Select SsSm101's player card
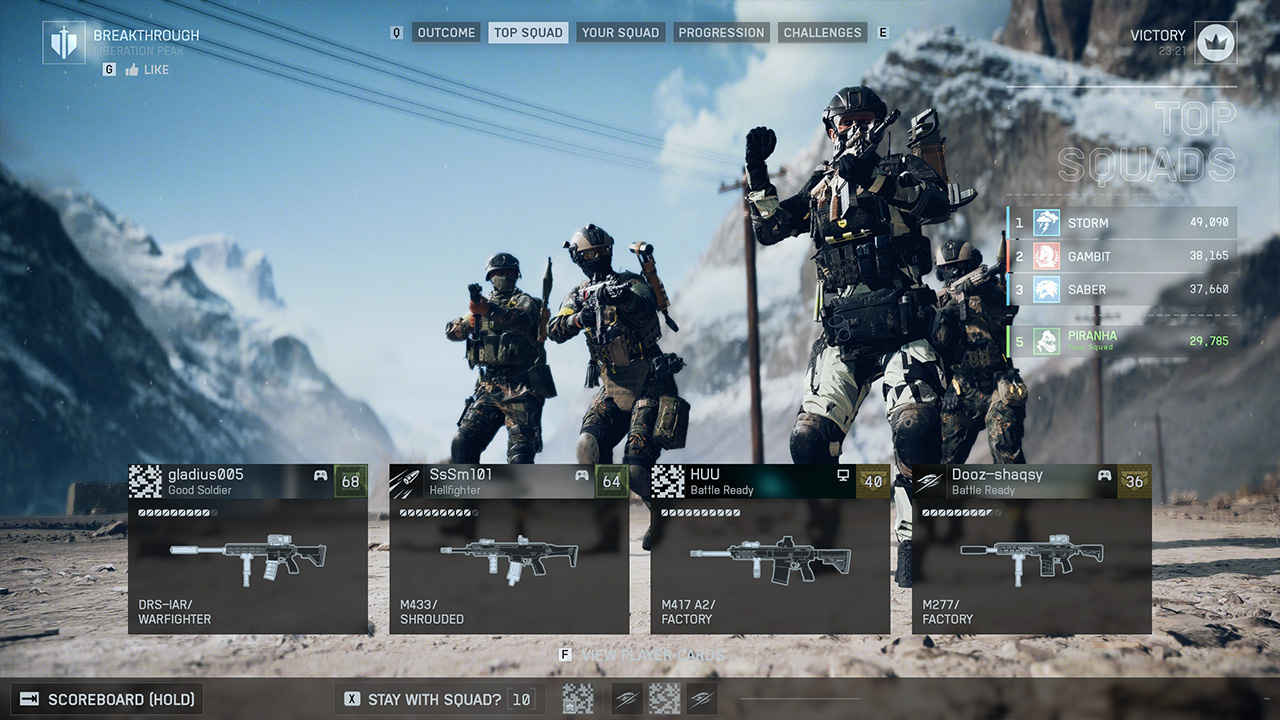 [x=509, y=548]
